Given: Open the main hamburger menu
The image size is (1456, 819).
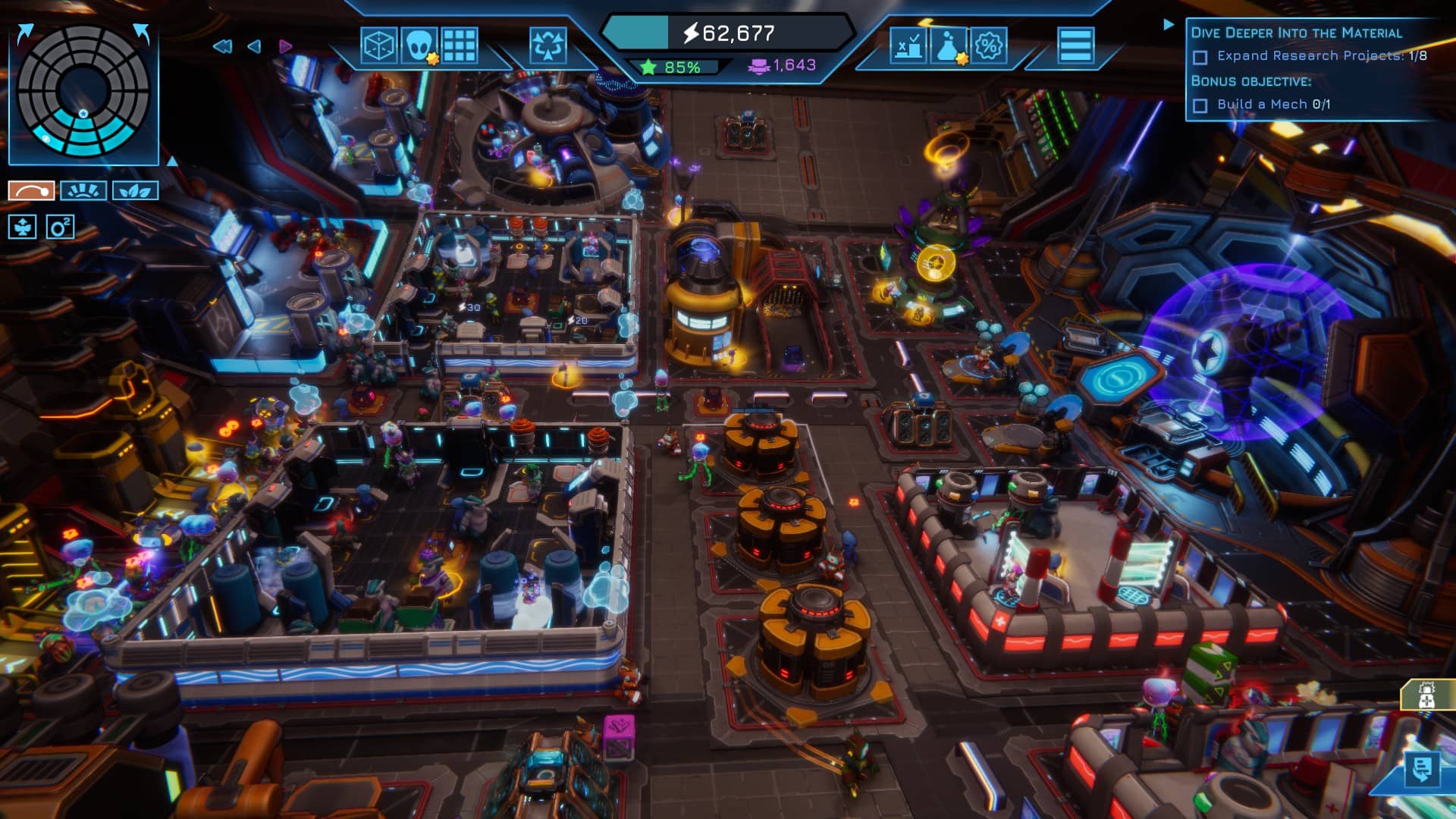Looking at the screenshot, I should [x=1075, y=46].
